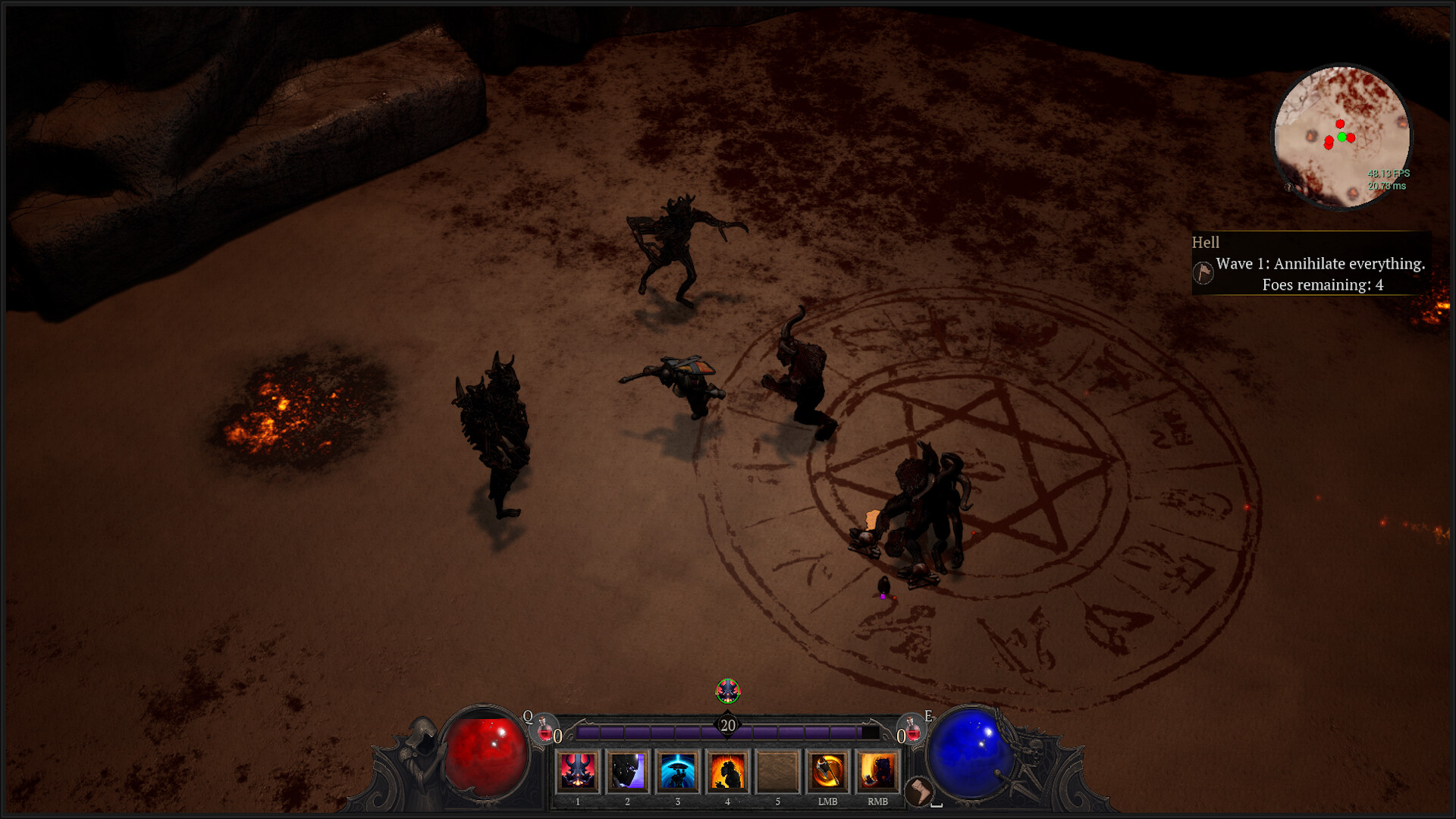Open the circular minimap
The image size is (1456, 819).
coord(1341,137)
